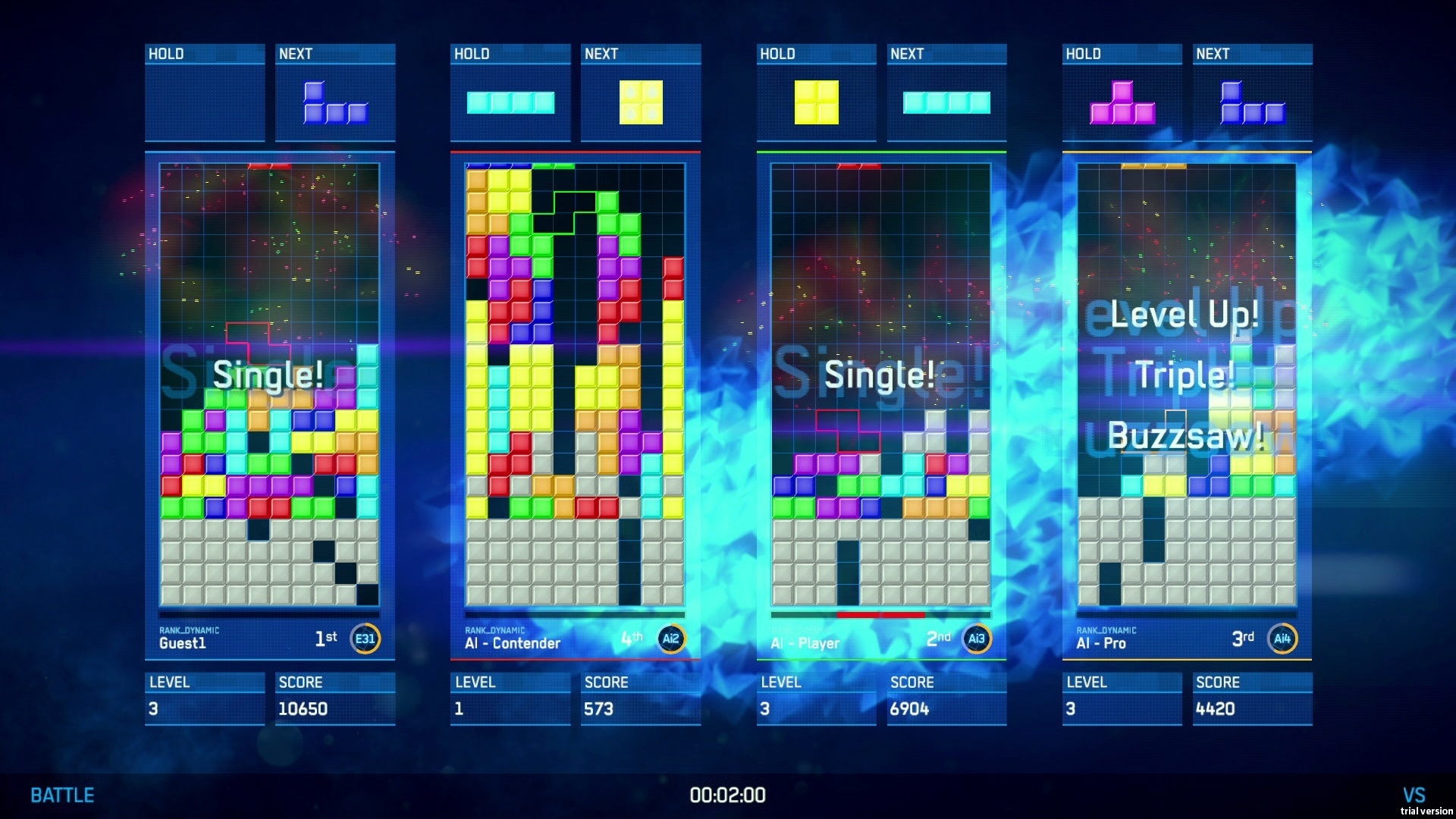Select the O-piece in AI - Contender's NEXT preview
The width and height of the screenshot is (1456, 819).
641,100
